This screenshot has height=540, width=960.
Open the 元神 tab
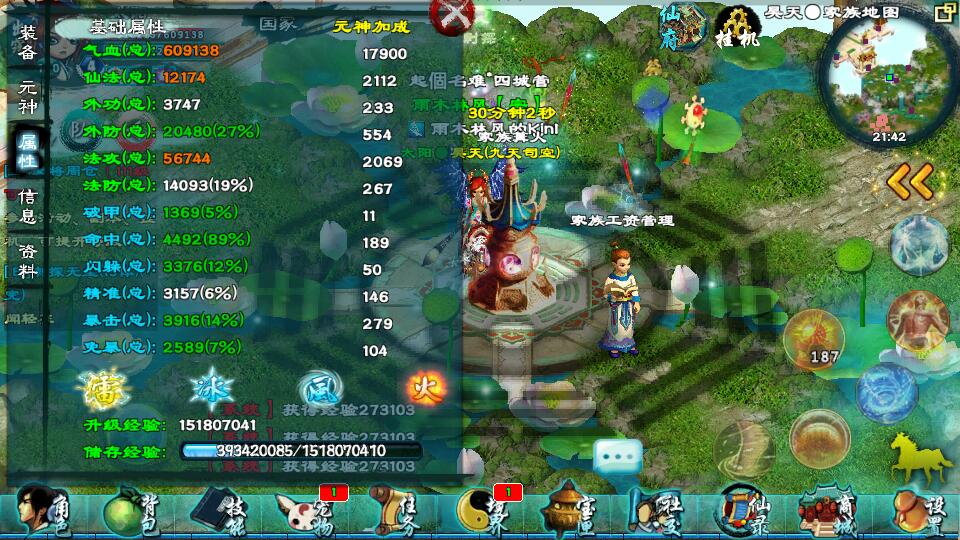pos(28,97)
